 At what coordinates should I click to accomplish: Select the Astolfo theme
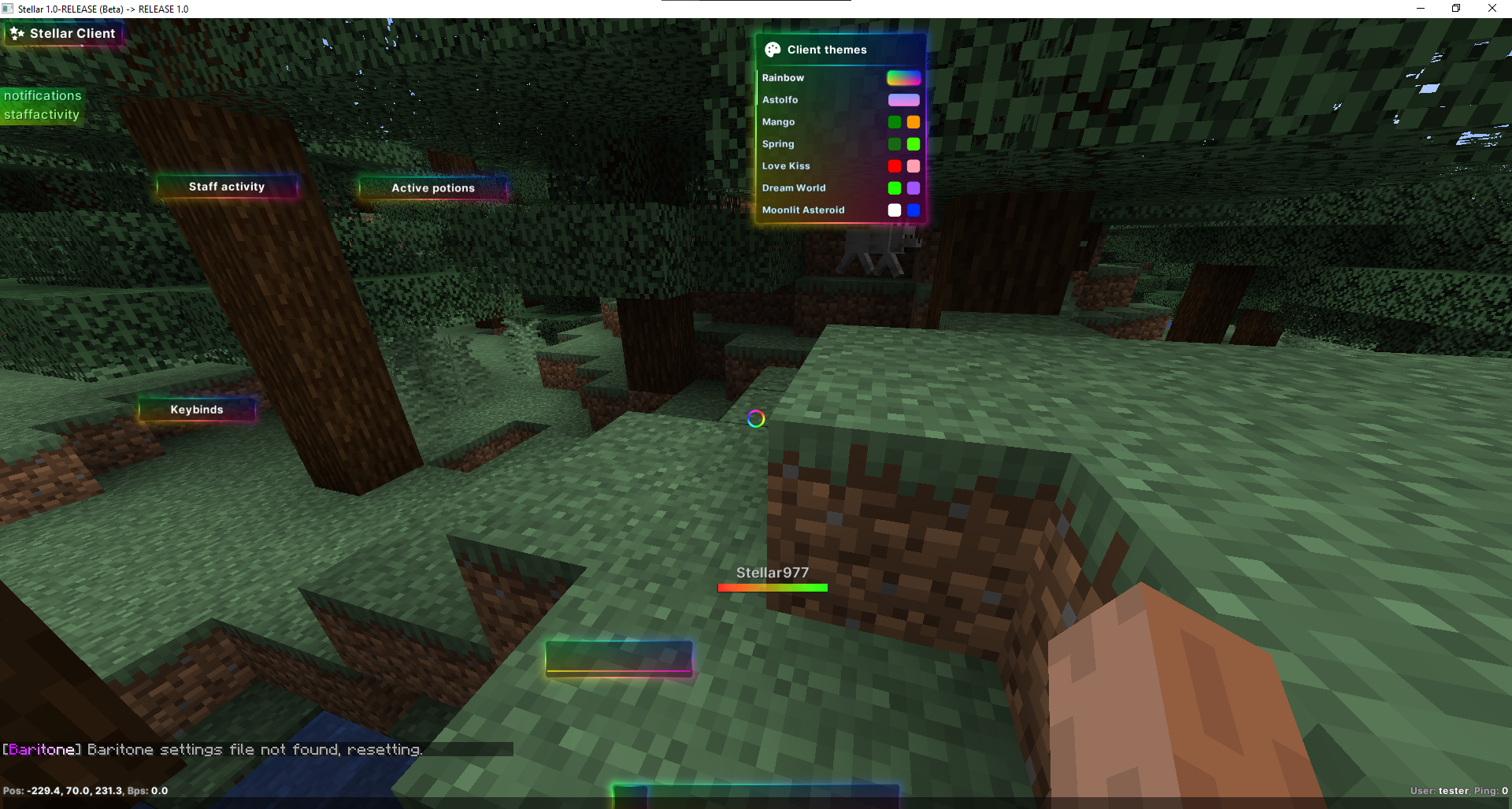click(x=780, y=100)
